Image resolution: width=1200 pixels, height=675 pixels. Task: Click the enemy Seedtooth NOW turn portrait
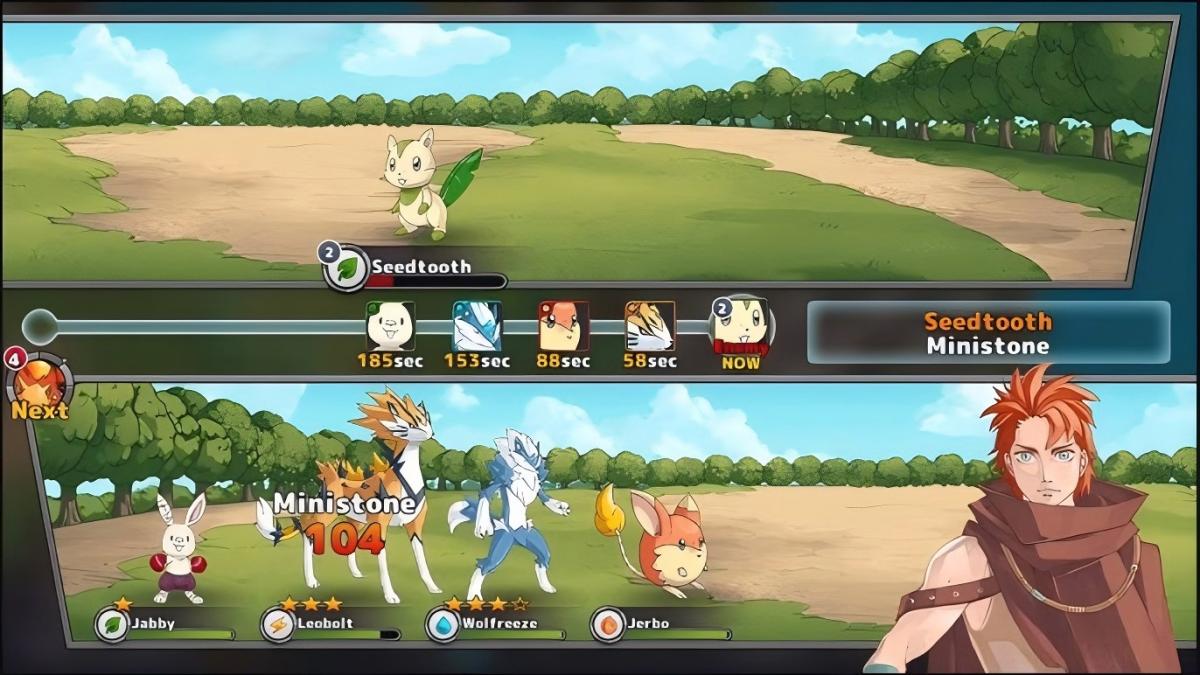coord(741,326)
